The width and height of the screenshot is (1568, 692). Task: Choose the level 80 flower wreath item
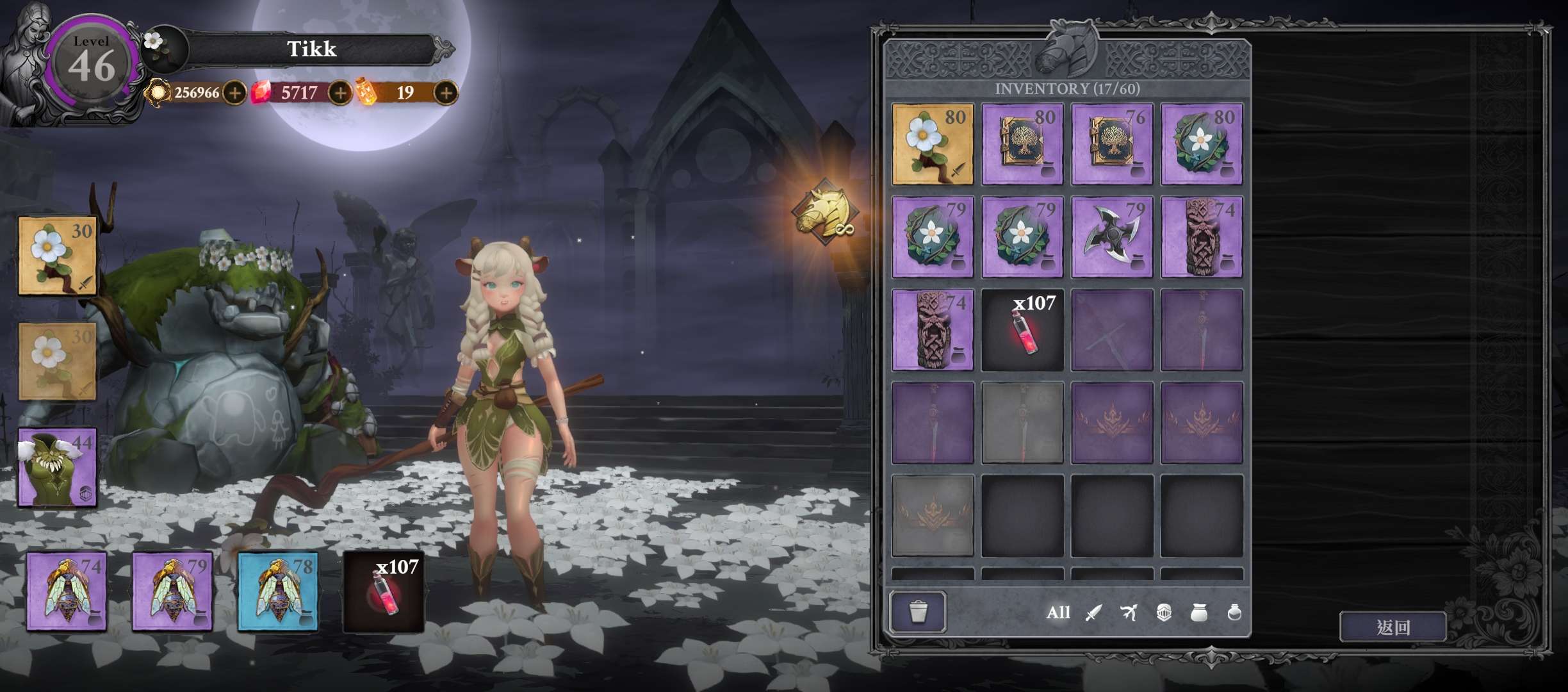(x=1202, y=144)
